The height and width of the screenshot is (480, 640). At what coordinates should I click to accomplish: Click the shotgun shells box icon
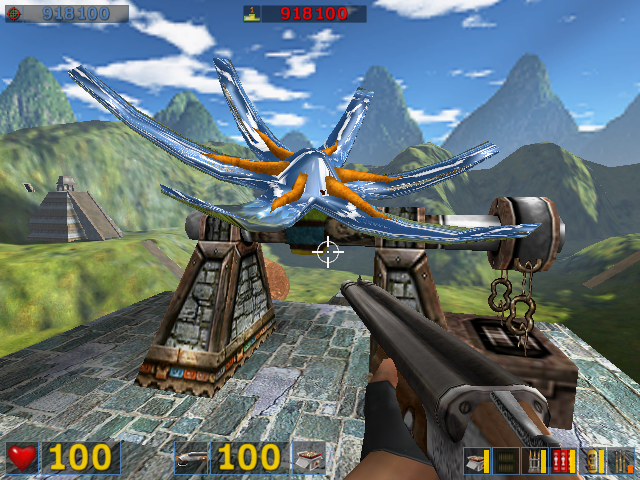click(309, 458)
